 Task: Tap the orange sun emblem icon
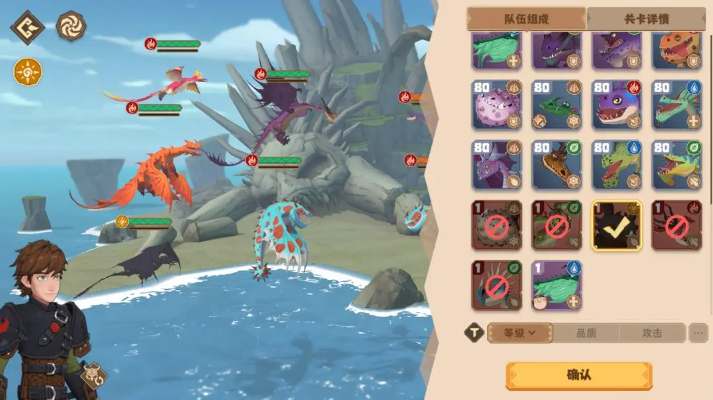(27, 71)
